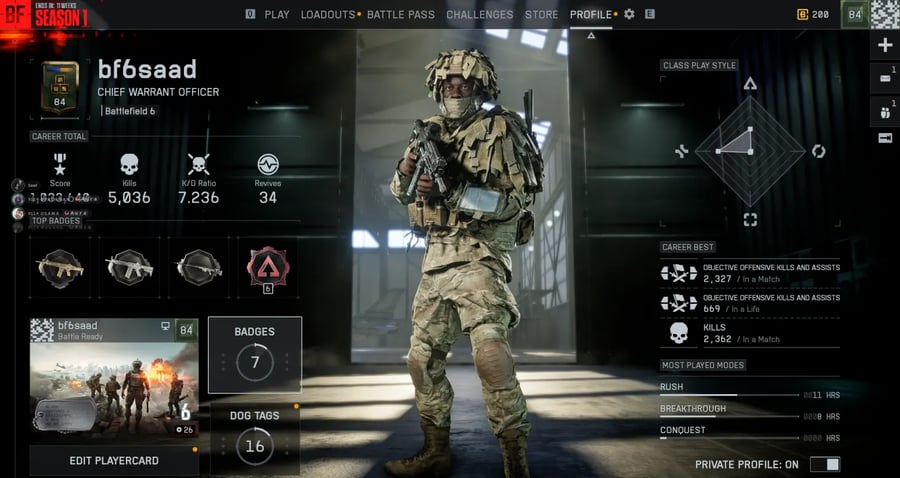Toggle the Private Profile switch
The height and width of the screenshot is (478, 900).
825,464
